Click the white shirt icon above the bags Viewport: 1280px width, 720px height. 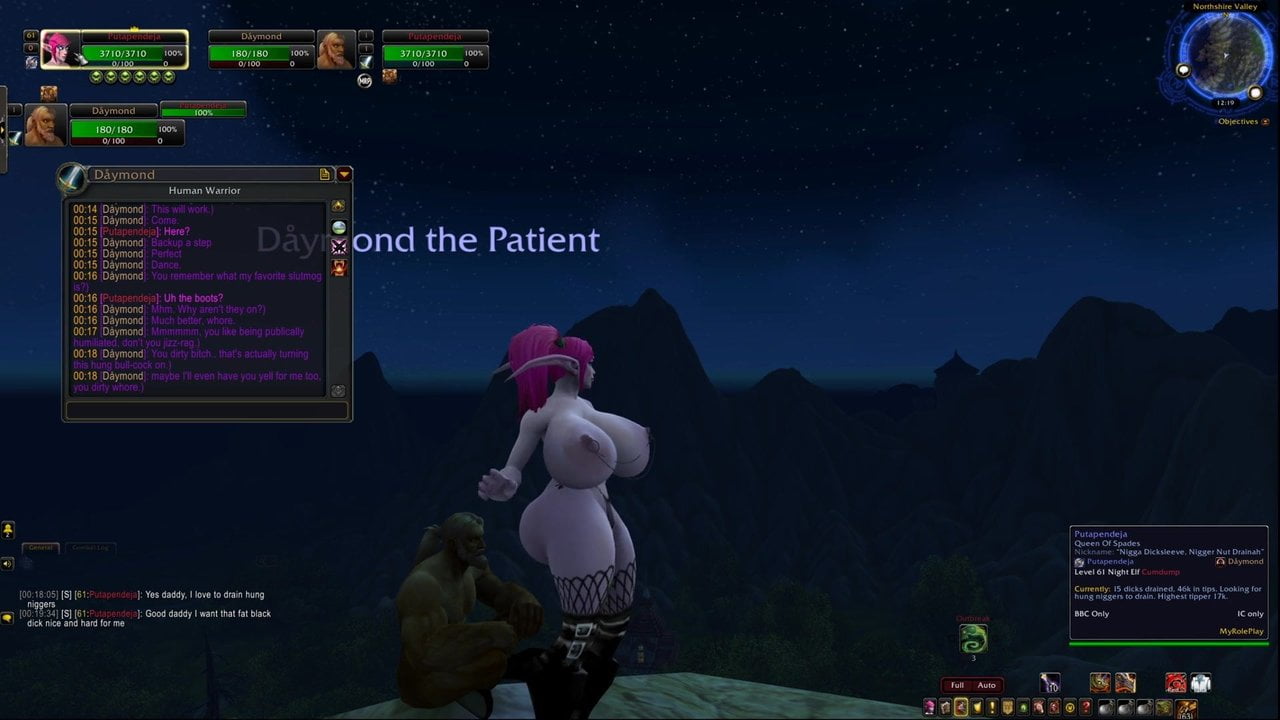[x=1201, y=683]
